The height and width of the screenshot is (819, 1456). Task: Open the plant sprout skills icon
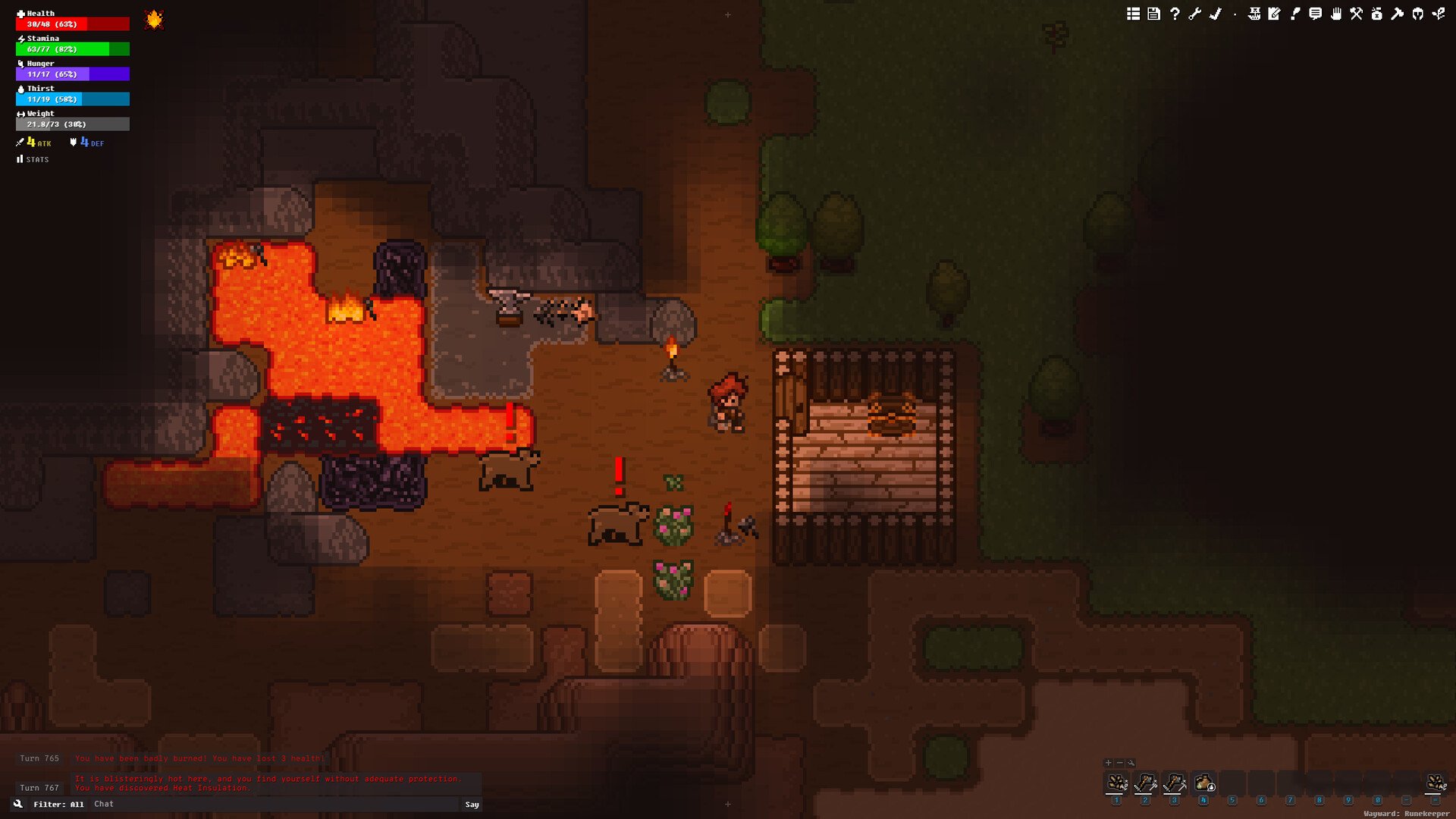click(x=1438, y=14)
